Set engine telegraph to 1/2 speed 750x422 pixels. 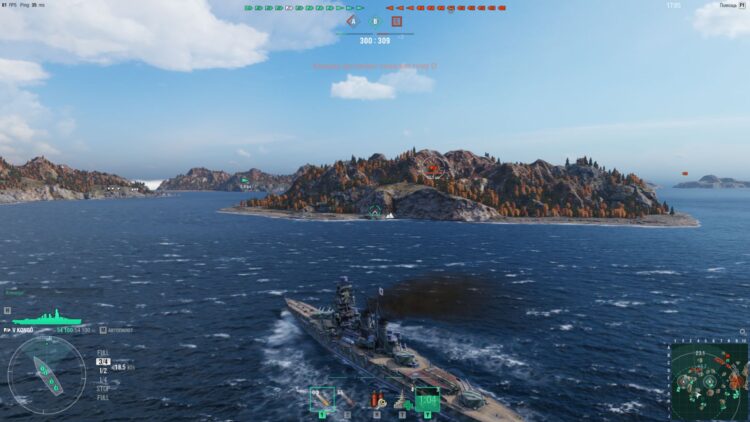103,370
